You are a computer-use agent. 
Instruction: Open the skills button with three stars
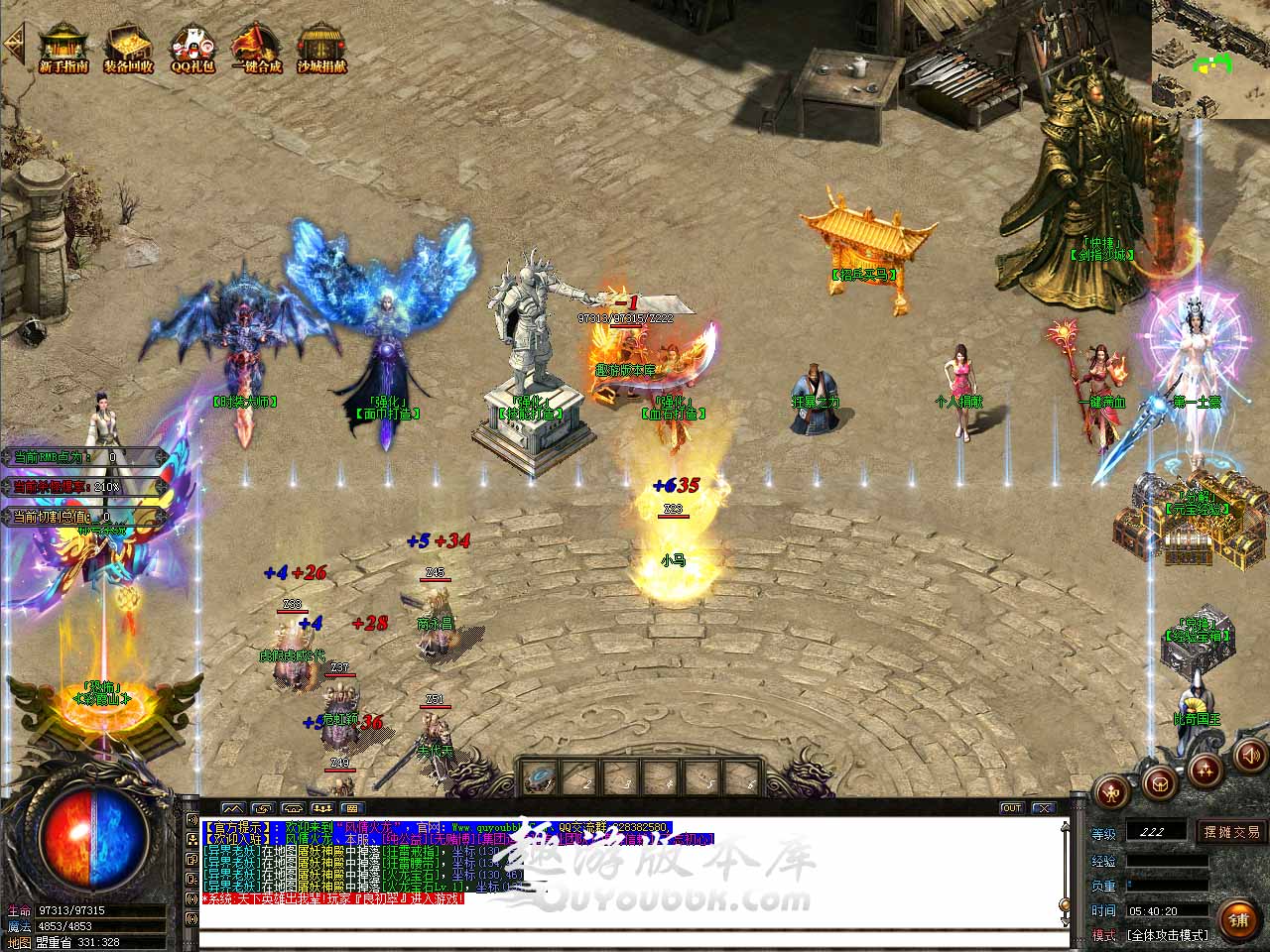(1205, 770)
